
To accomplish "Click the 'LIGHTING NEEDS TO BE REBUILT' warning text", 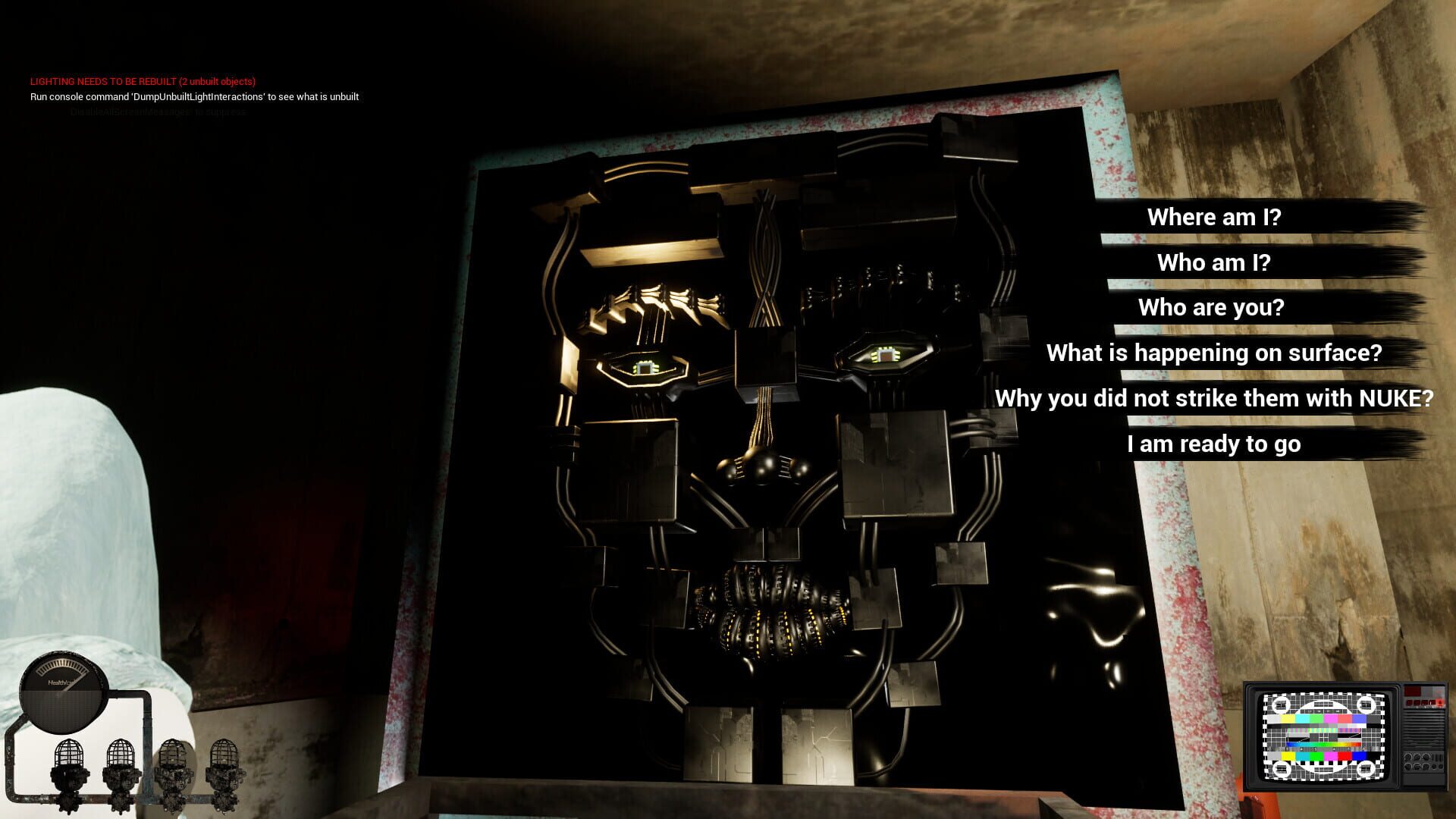I will click(x=143, y=80).
